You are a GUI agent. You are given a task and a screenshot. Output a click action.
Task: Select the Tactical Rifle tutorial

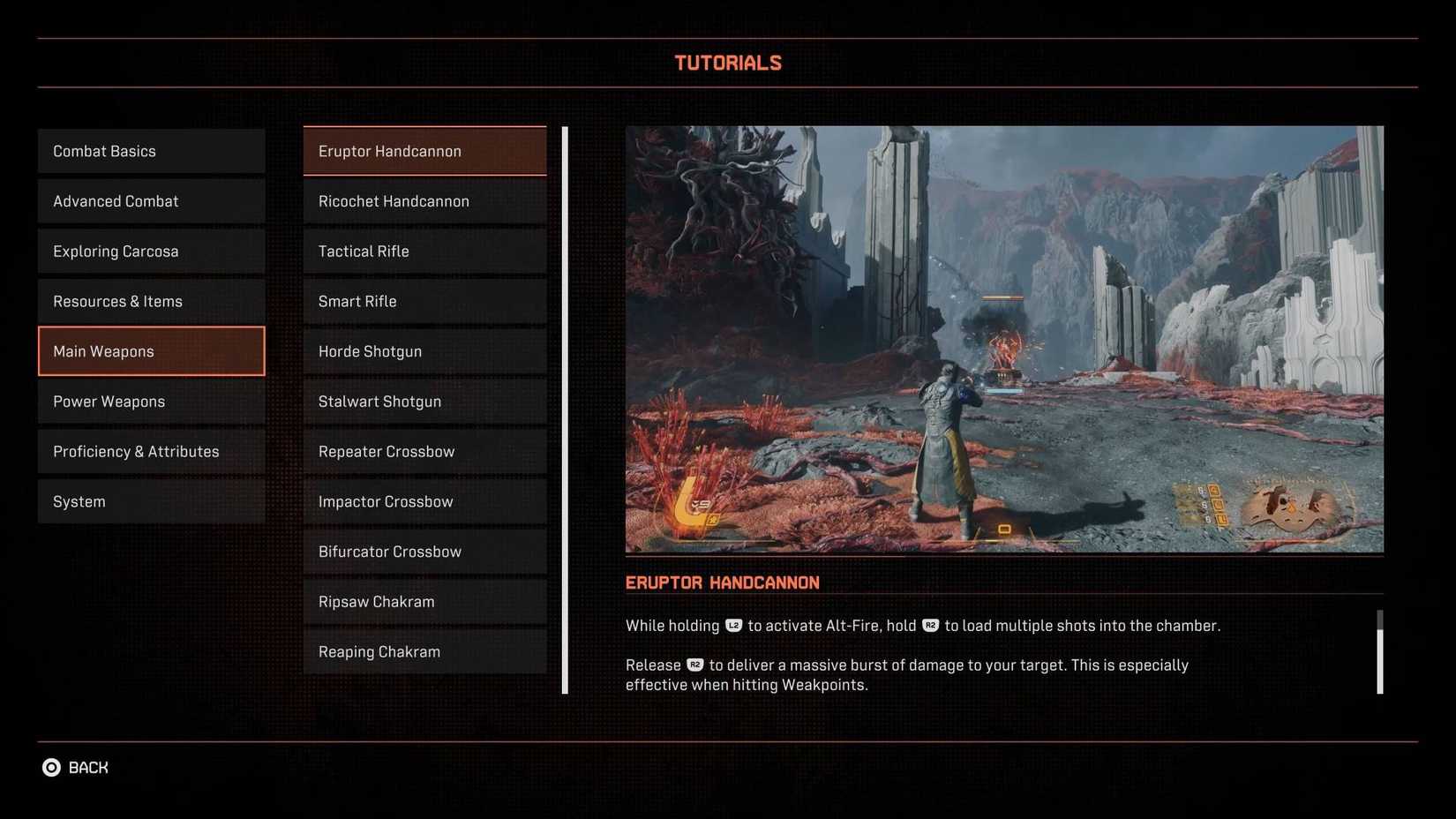tap(424, 251)
